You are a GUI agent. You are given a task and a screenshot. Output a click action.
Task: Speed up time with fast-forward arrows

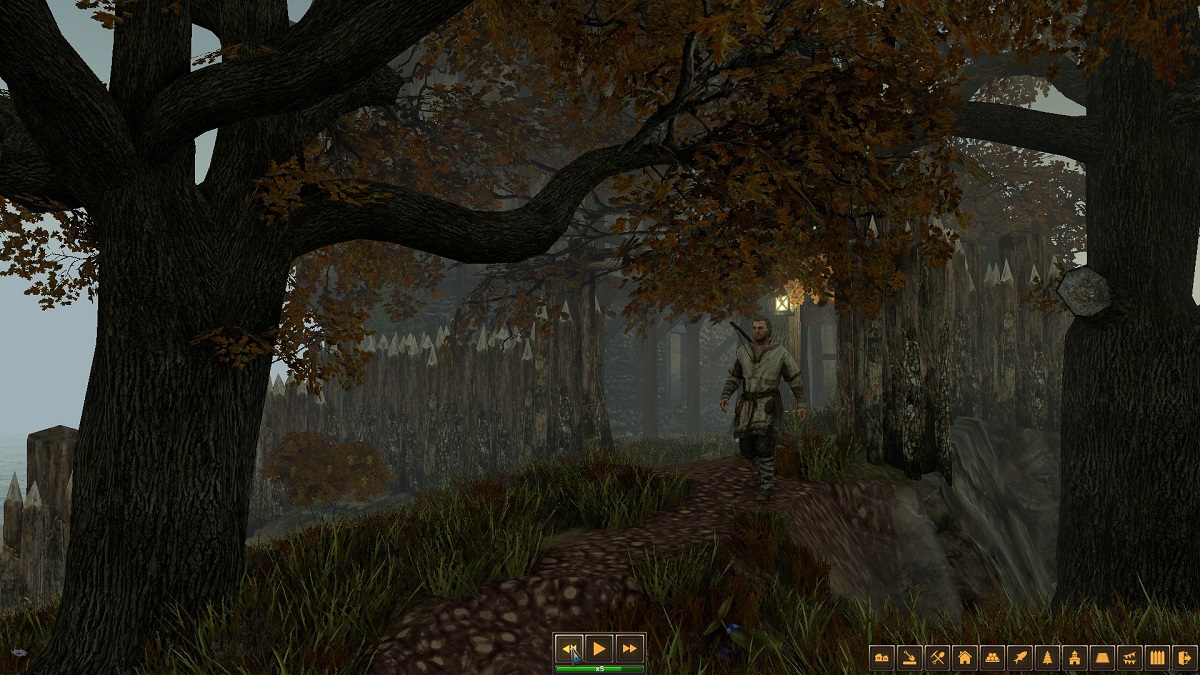click(629, 648)
